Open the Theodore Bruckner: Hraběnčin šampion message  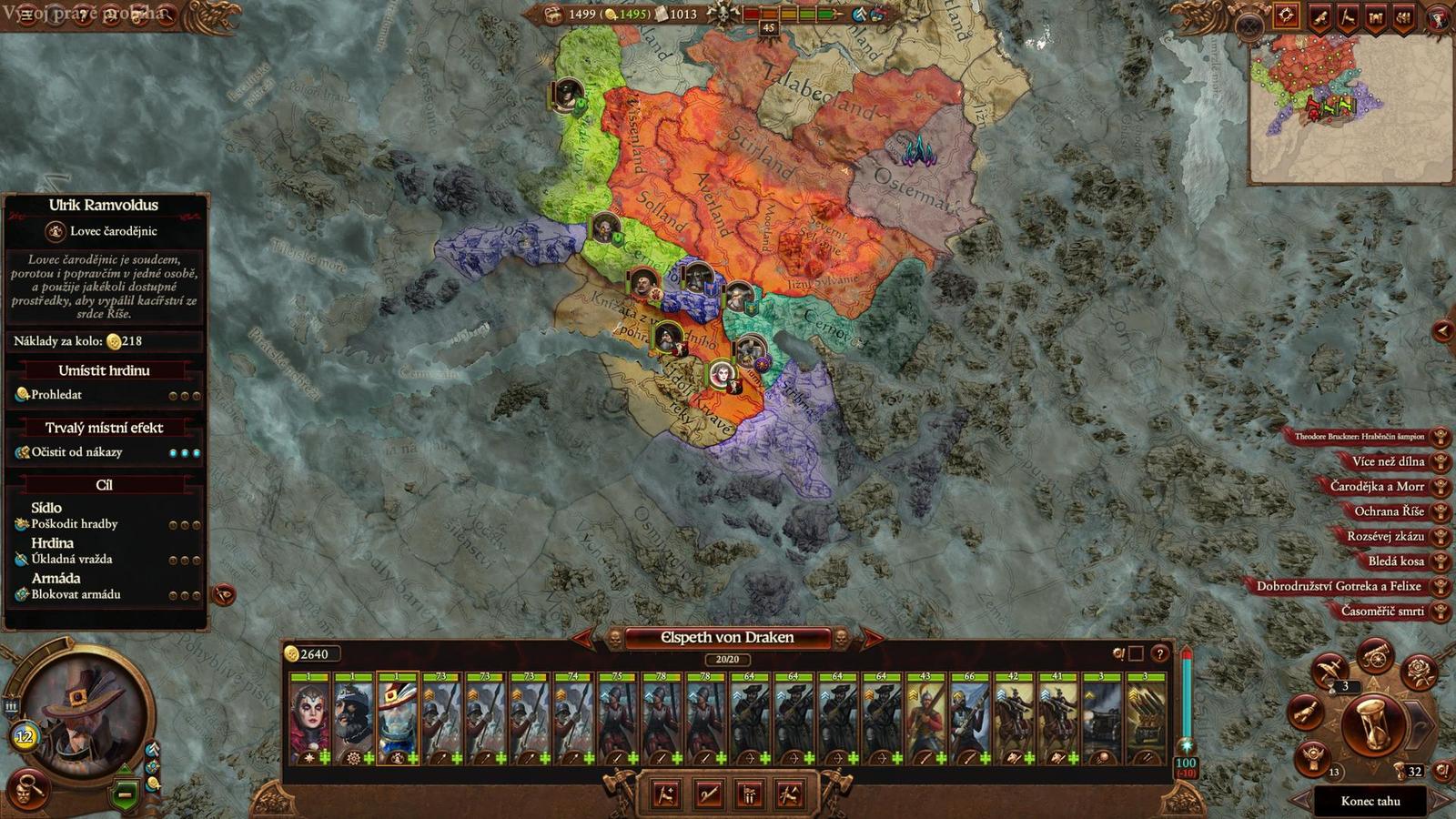pyautogui.click(x=1360, y=435)
